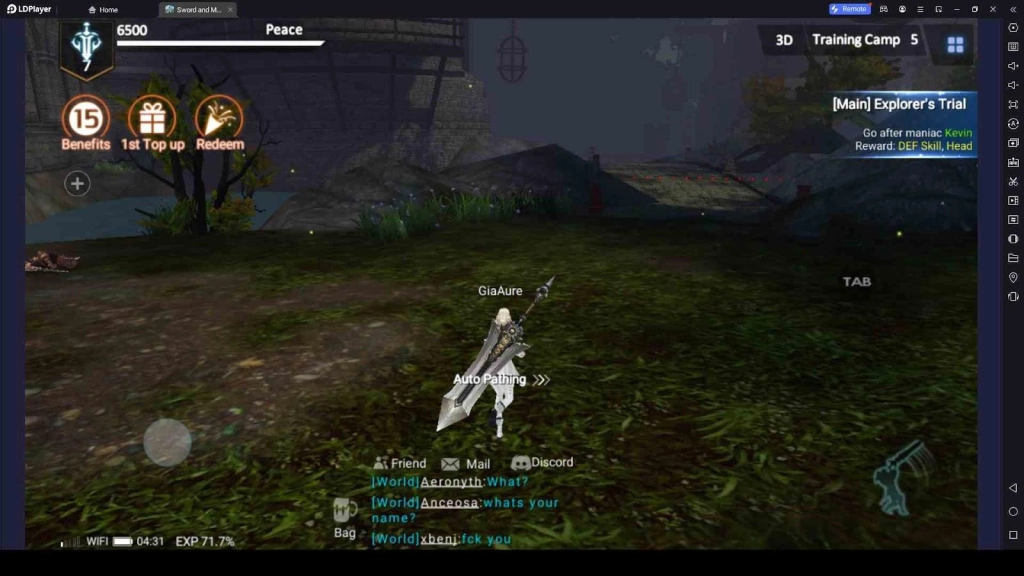Viewport: 1024px width, 576px height.
Task: Open chat message from Anceosa
Action: [x=465, y=510]
